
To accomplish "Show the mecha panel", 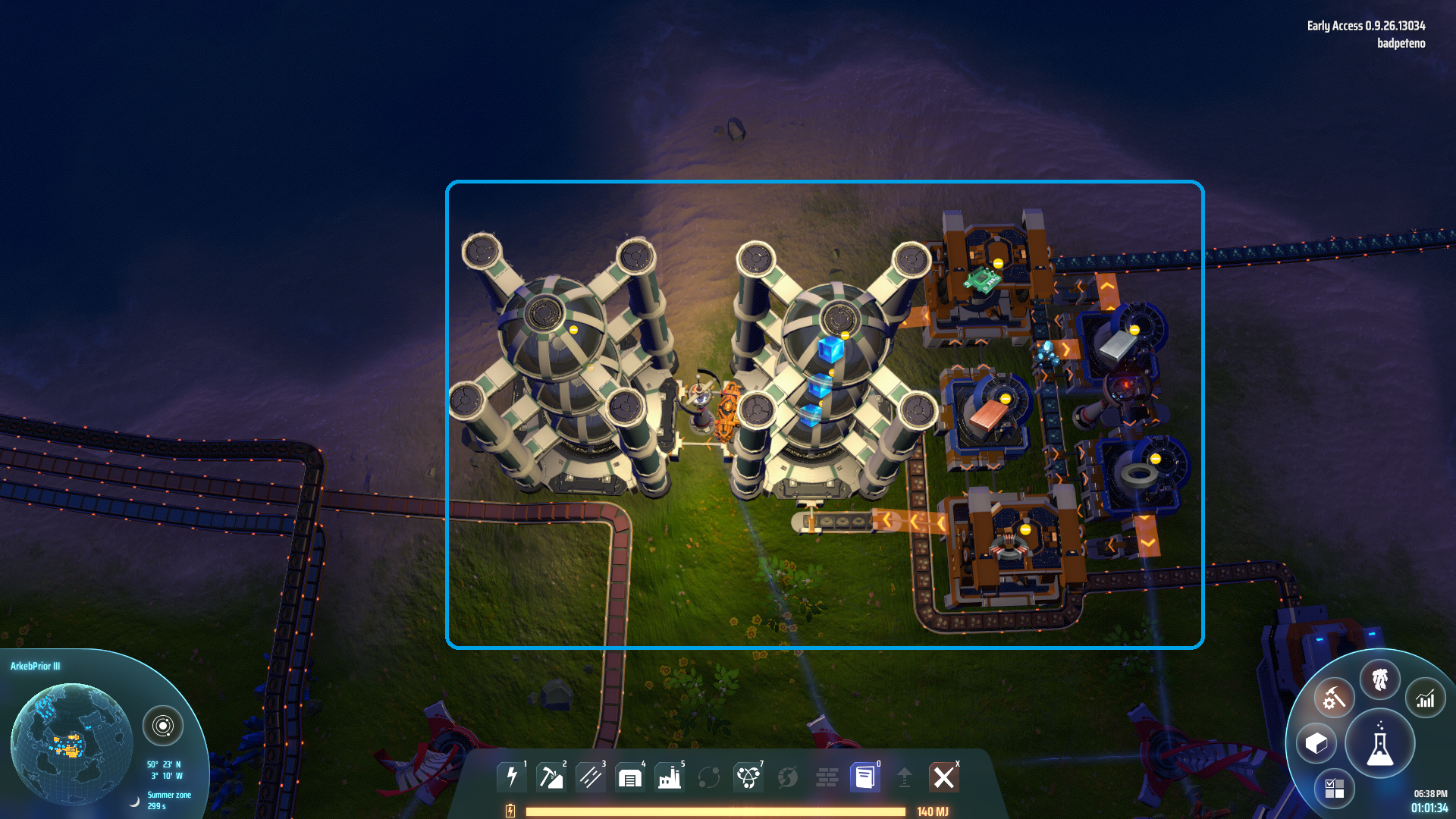I will click(x=1380, y=679).
